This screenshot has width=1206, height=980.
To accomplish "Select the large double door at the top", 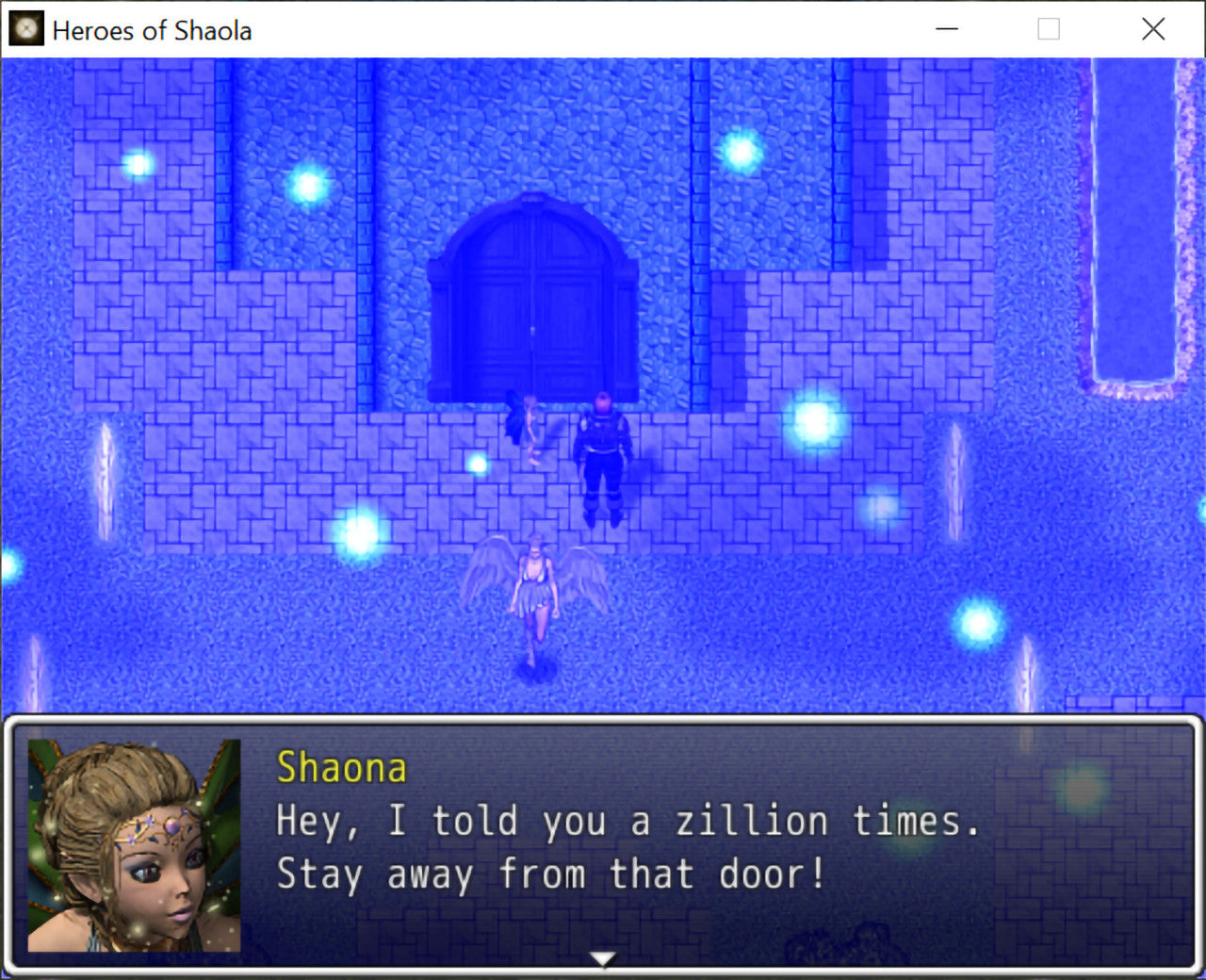I will click(x=534, y=302).
